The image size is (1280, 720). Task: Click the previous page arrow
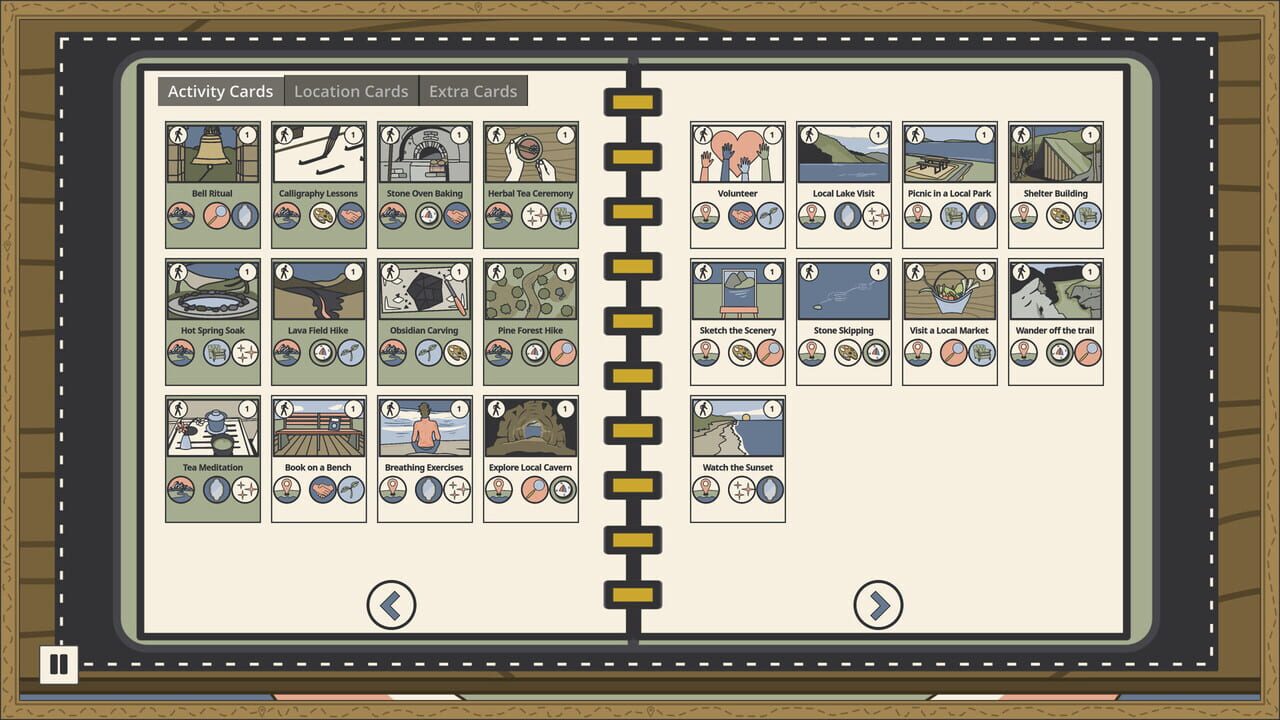pos(391,605)
